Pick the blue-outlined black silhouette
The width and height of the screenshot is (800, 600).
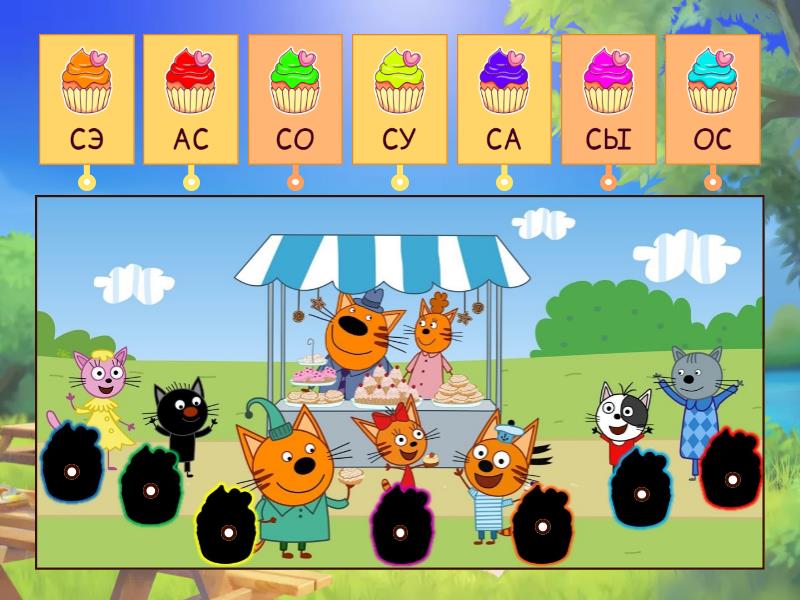(641, 492)
